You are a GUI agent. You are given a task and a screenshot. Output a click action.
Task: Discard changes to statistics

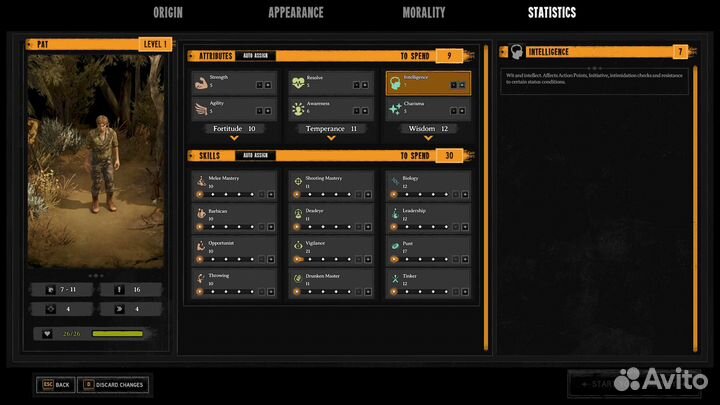[113, 384]
